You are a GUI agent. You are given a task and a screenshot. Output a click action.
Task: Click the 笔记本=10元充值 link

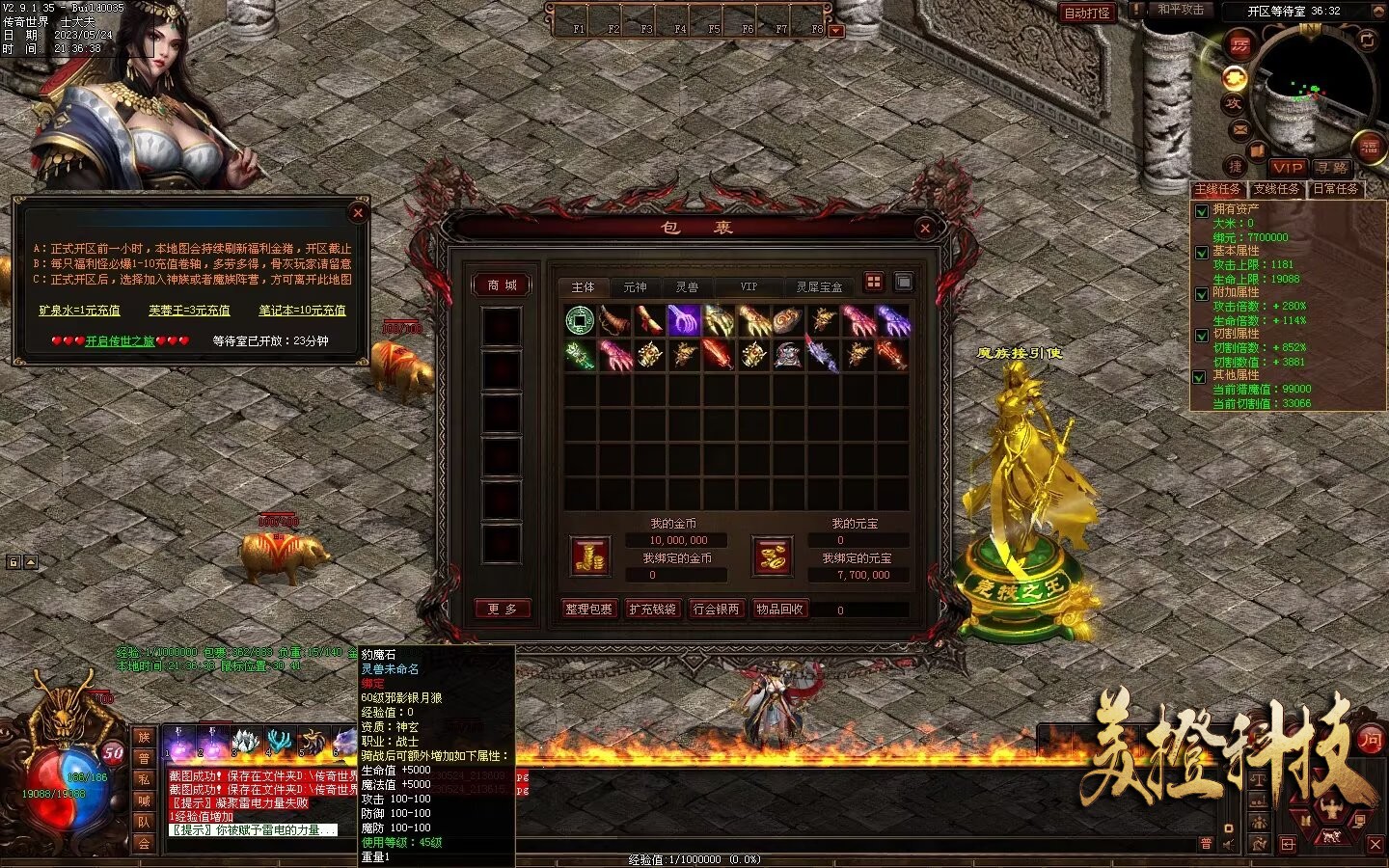[x=302, y=311]
